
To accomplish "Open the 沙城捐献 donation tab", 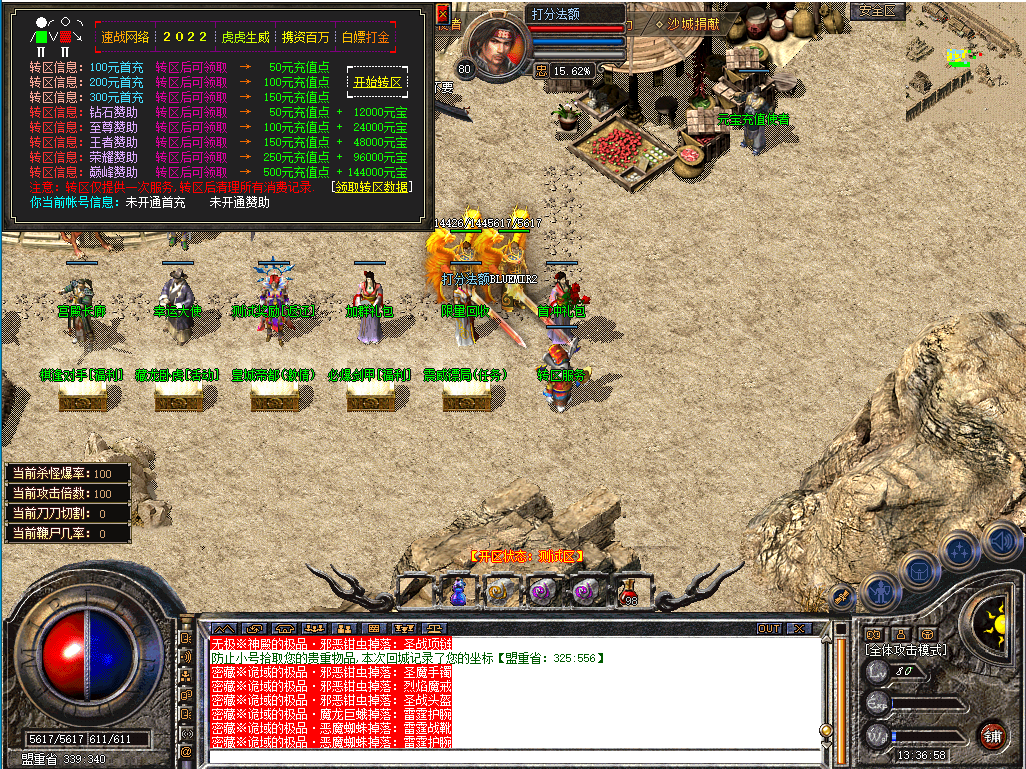I will pyautogui.click(x=687, y=23).
